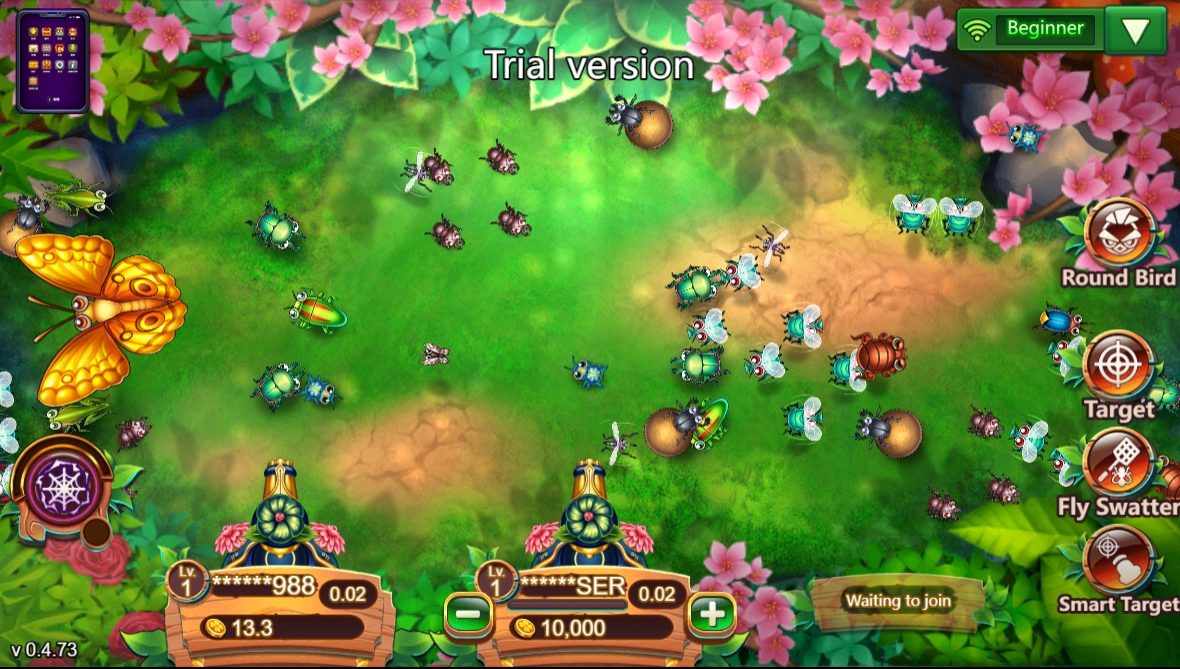Viewport: 1180px width, 669px height.
Task: Click the Waiting to join sign
Action: (896, 601)
